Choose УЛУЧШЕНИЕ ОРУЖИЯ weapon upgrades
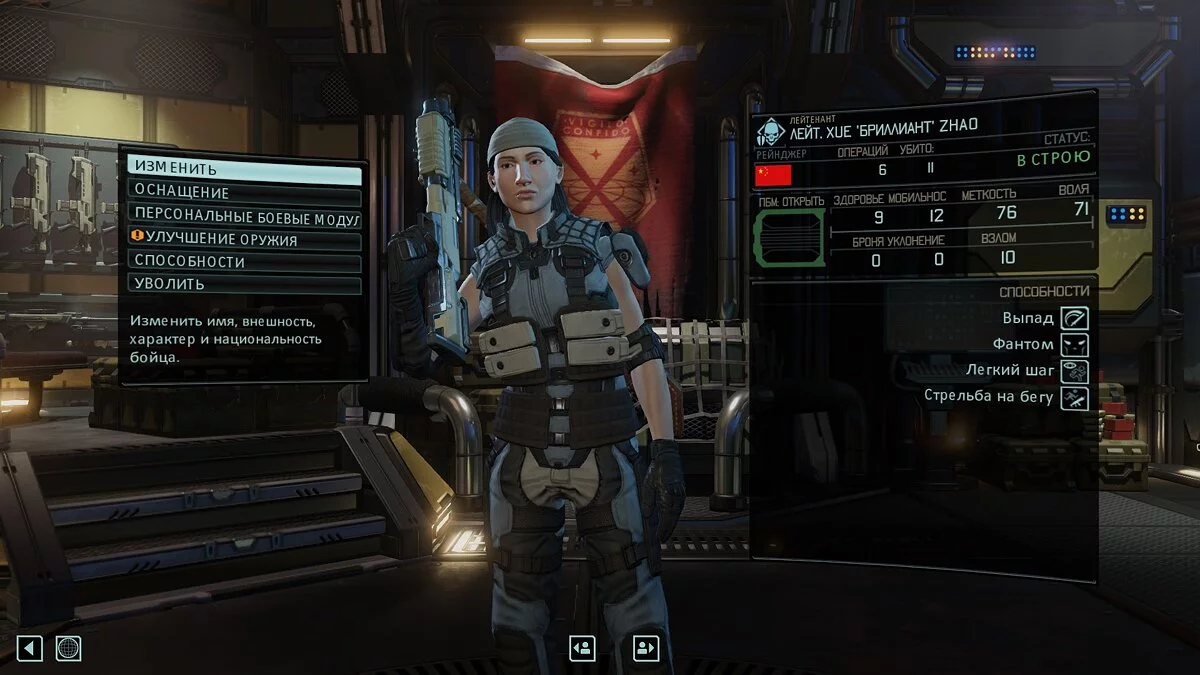The image size is (1200, 675). 244,239
